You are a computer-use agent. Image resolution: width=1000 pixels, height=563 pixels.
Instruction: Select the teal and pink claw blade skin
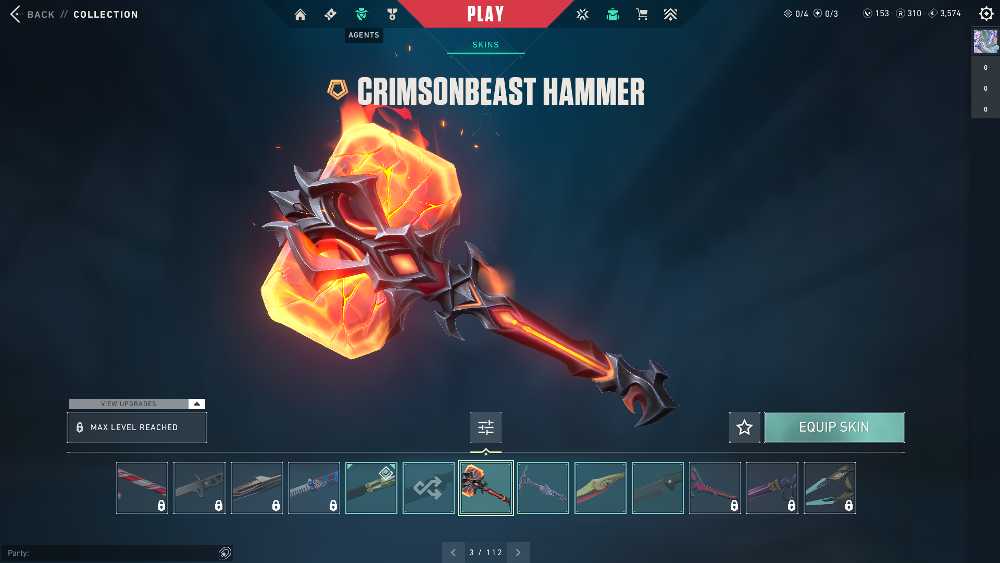(x=830, y=488)
